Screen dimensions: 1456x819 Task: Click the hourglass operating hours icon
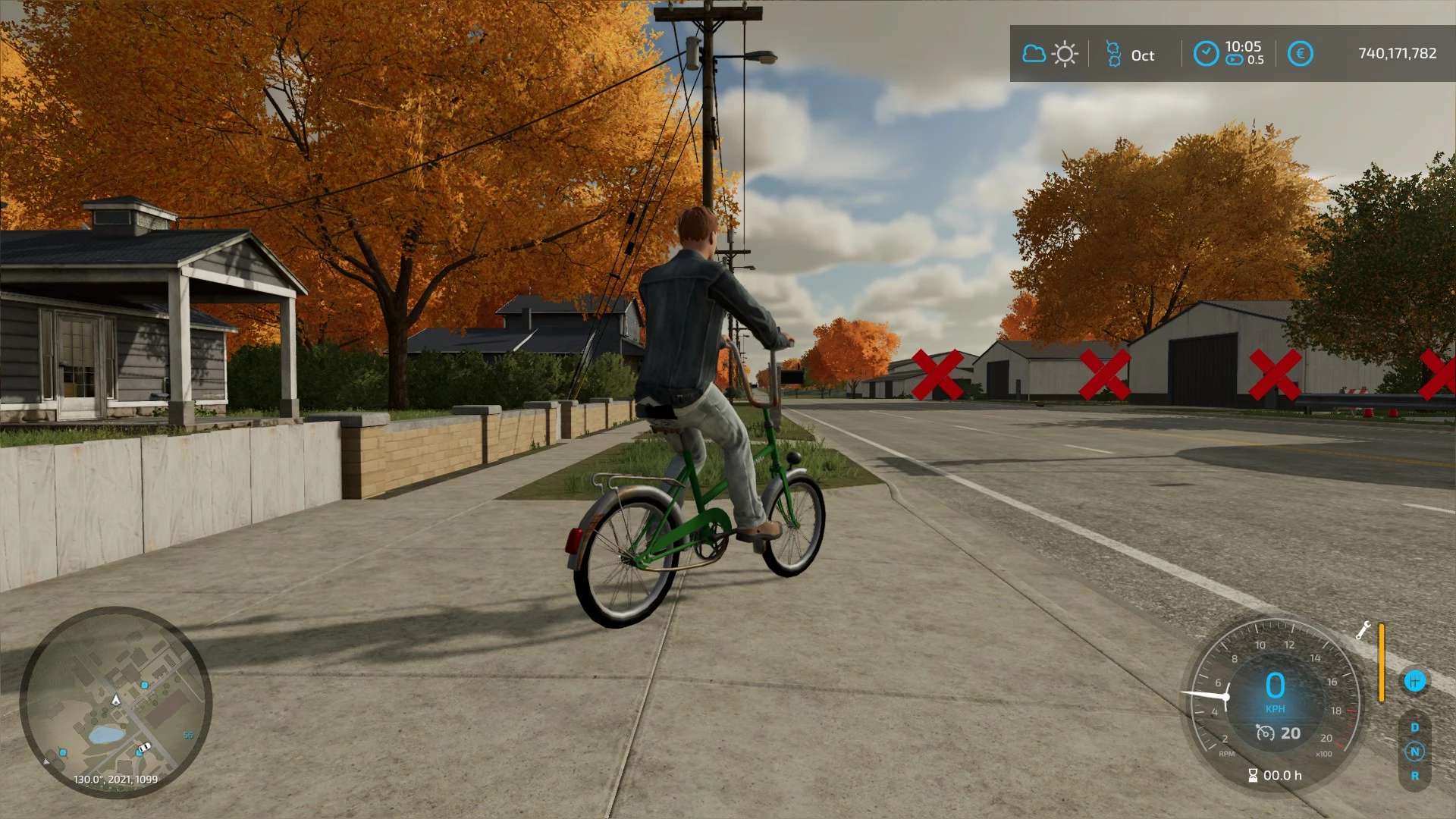[x=1253, y=775]
